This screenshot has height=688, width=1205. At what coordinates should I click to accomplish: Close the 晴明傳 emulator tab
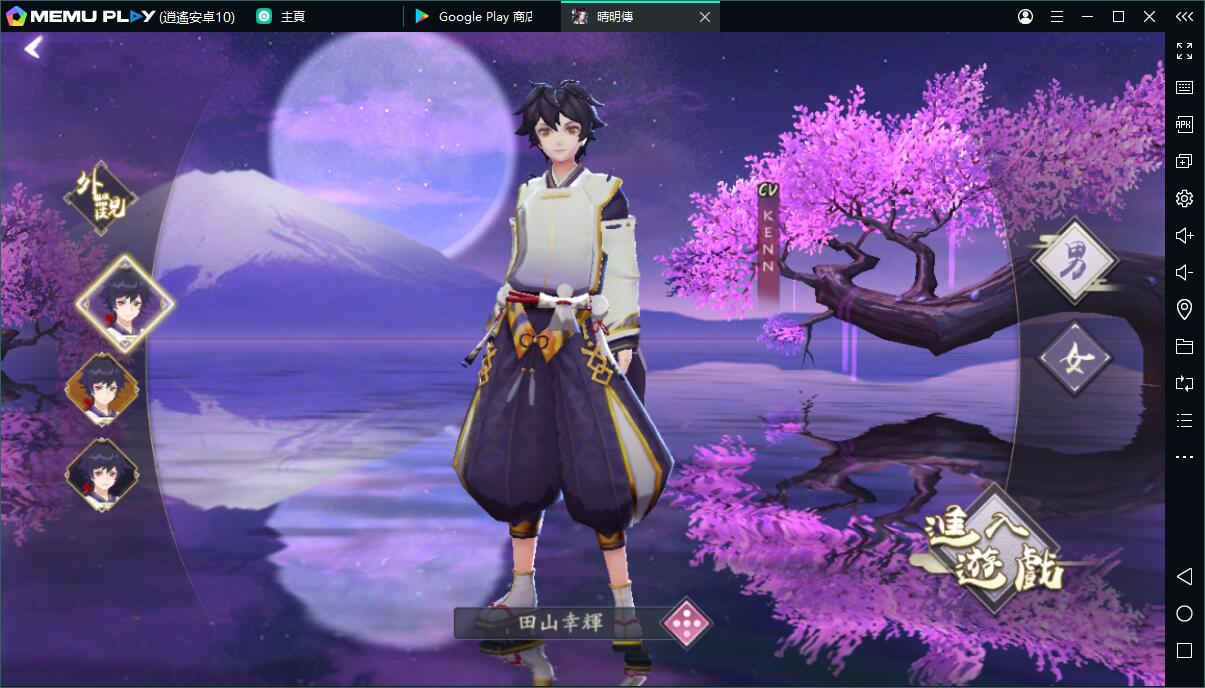tap(705, 17)
